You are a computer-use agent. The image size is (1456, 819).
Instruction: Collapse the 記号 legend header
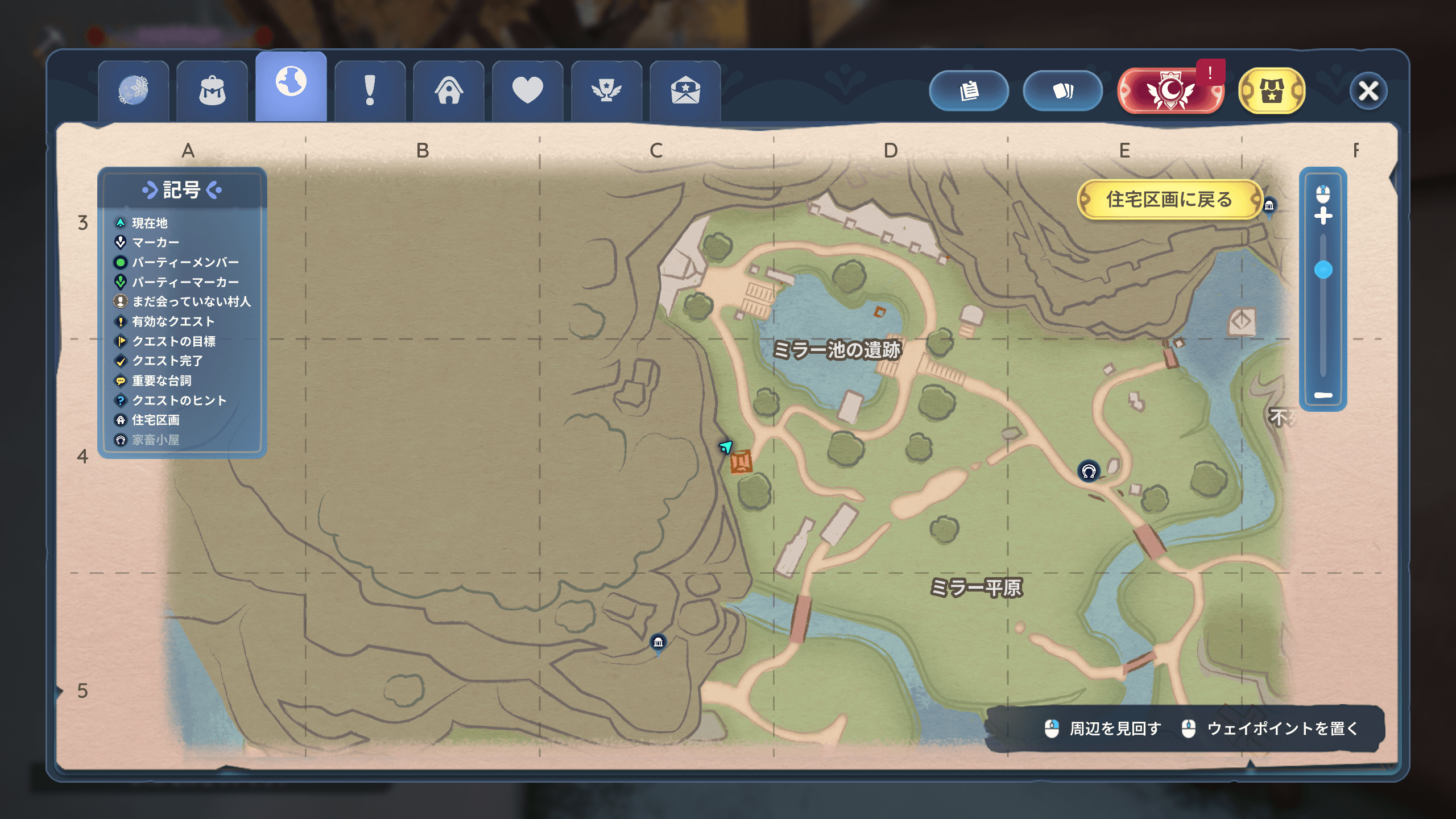pos(182,190)
